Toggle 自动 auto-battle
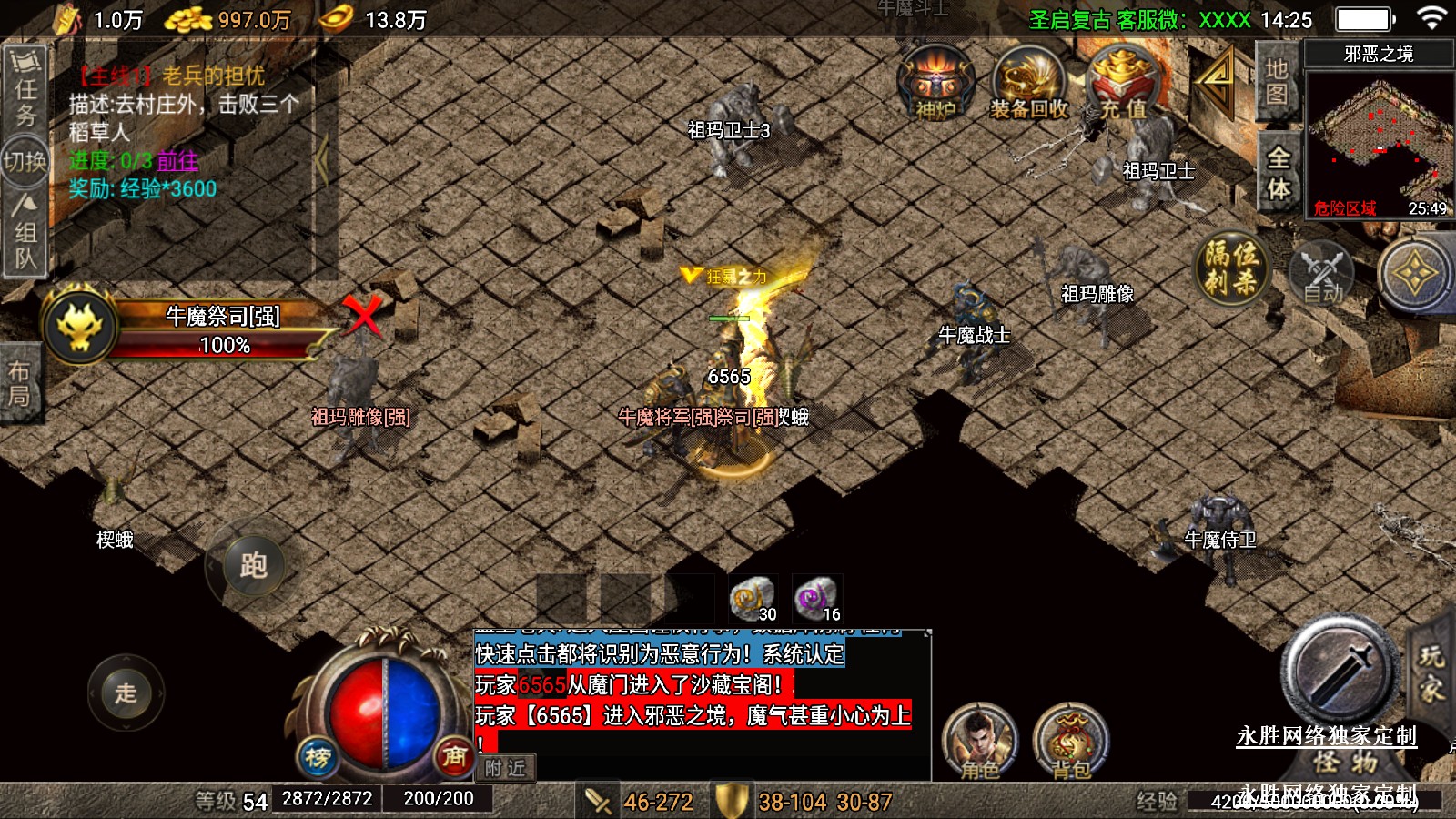Image resolution: width=1456 pixels, height=819 pixels. (1322, 273)
